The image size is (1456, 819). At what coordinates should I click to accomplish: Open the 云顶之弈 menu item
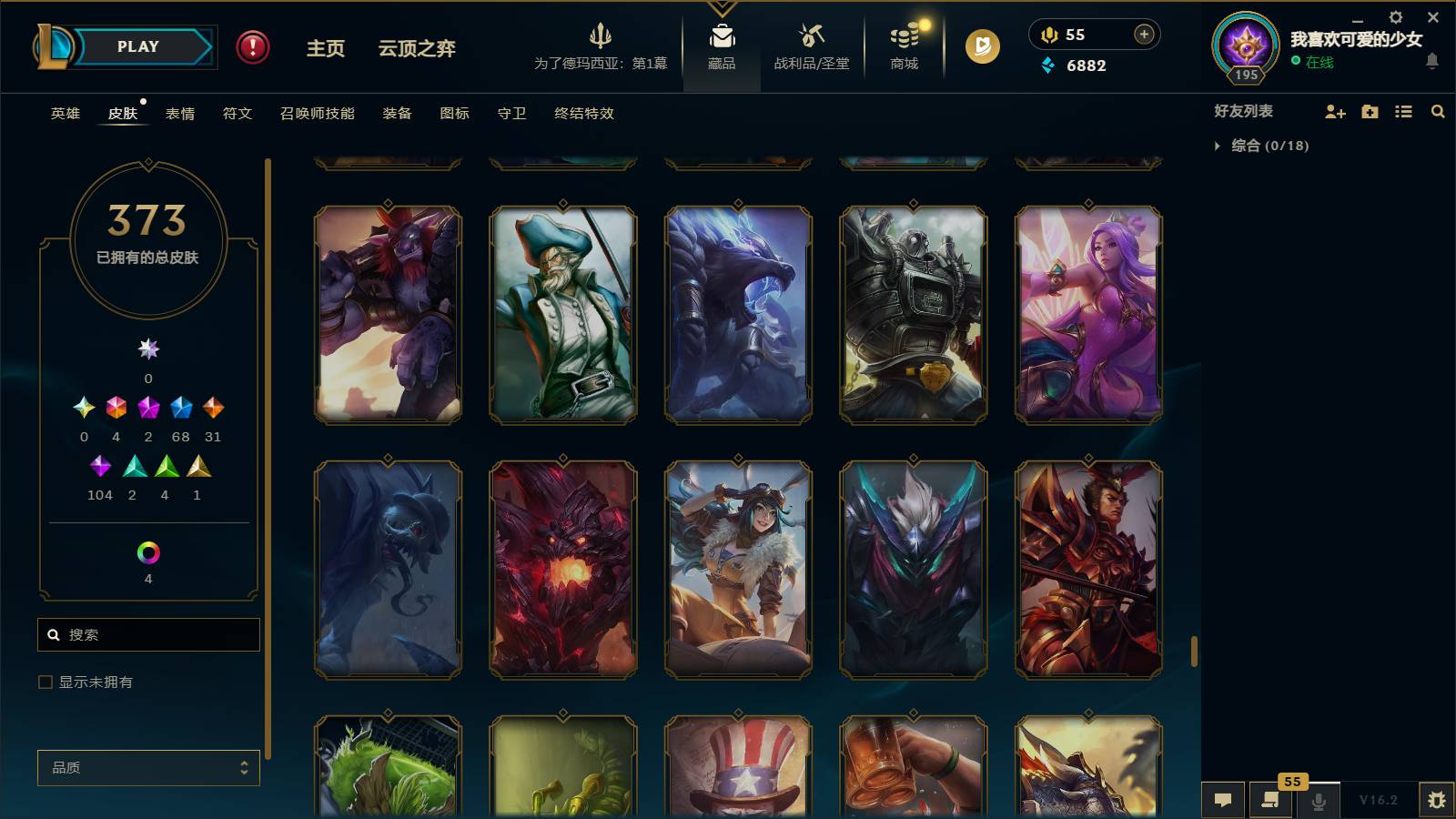click(x=415, y=50)
